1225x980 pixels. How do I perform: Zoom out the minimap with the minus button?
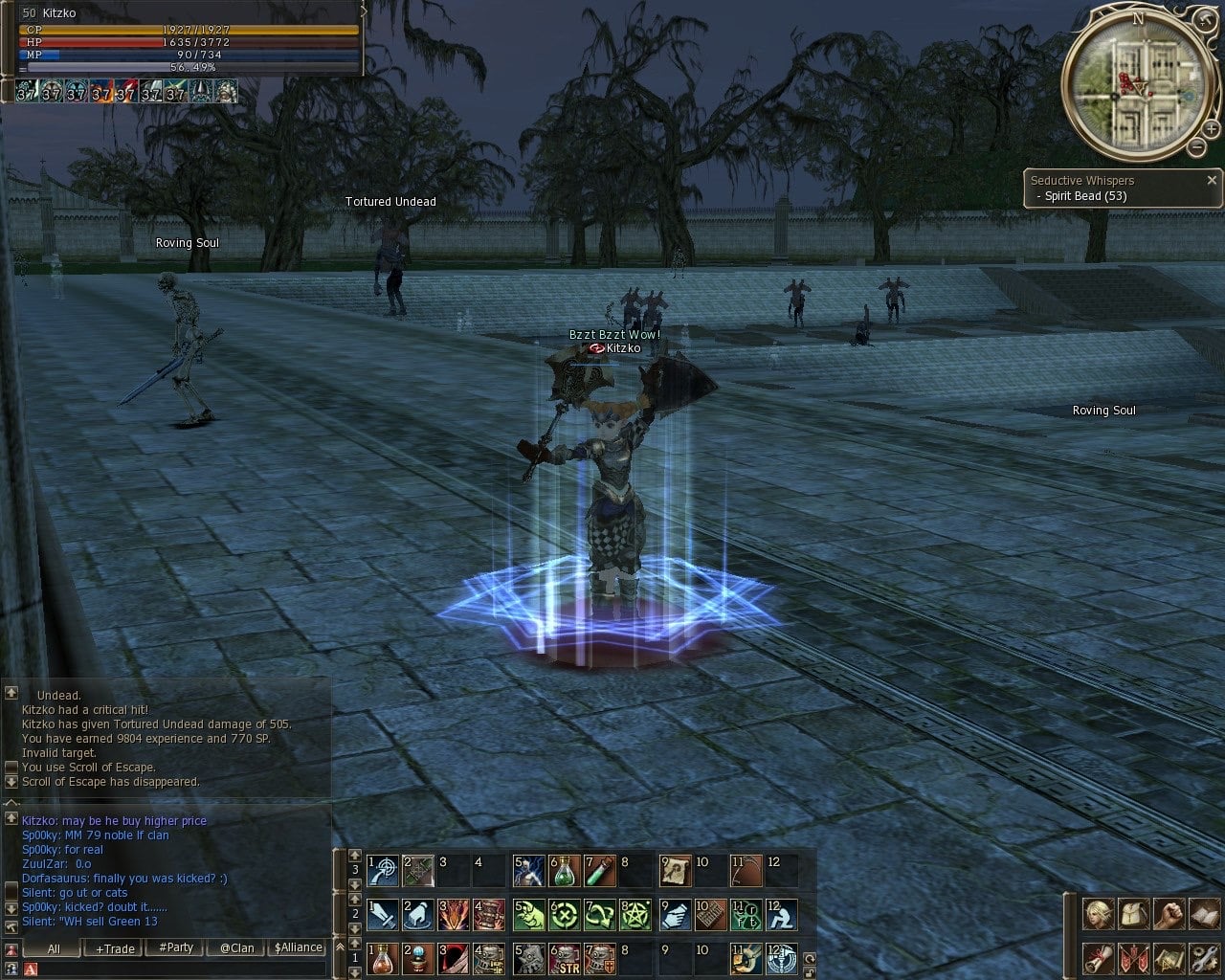click(x=1196, y=146)
